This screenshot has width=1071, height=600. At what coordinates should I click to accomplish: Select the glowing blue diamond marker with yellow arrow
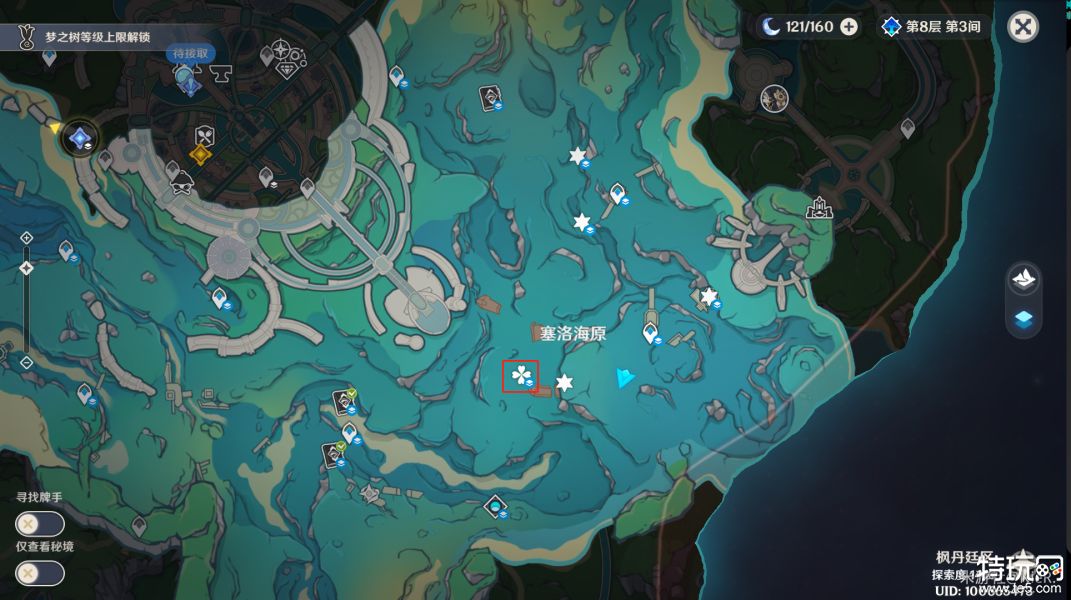tap(79, 141)
